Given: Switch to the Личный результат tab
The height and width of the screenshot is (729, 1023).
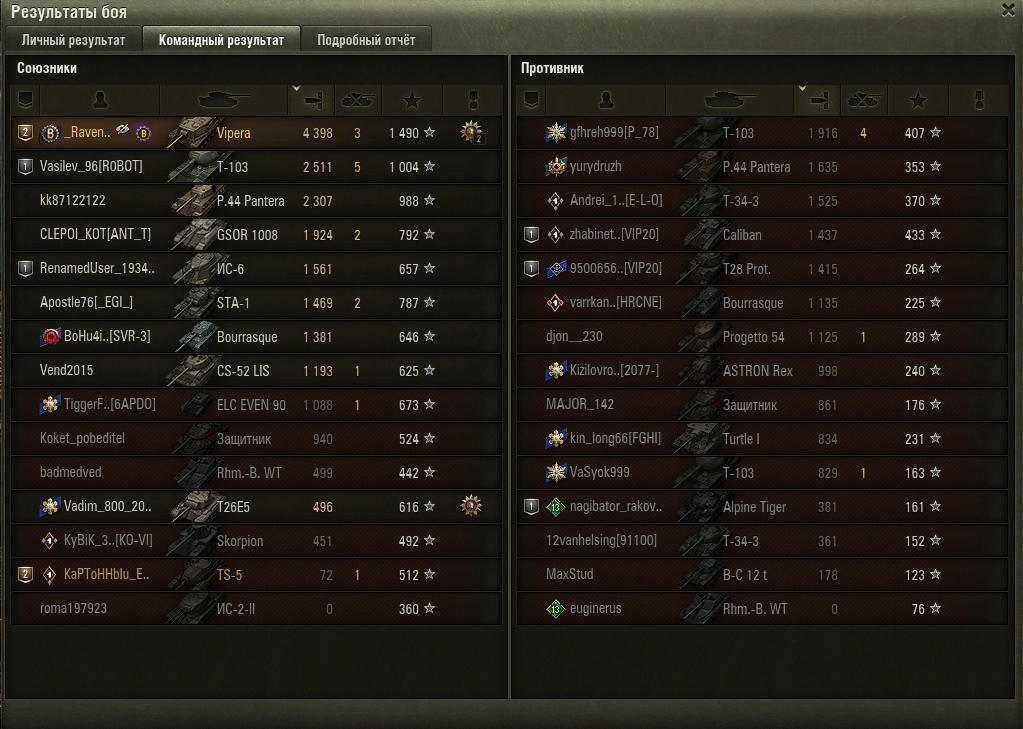Looking at the screenshot, I should (x=73, y=41).
